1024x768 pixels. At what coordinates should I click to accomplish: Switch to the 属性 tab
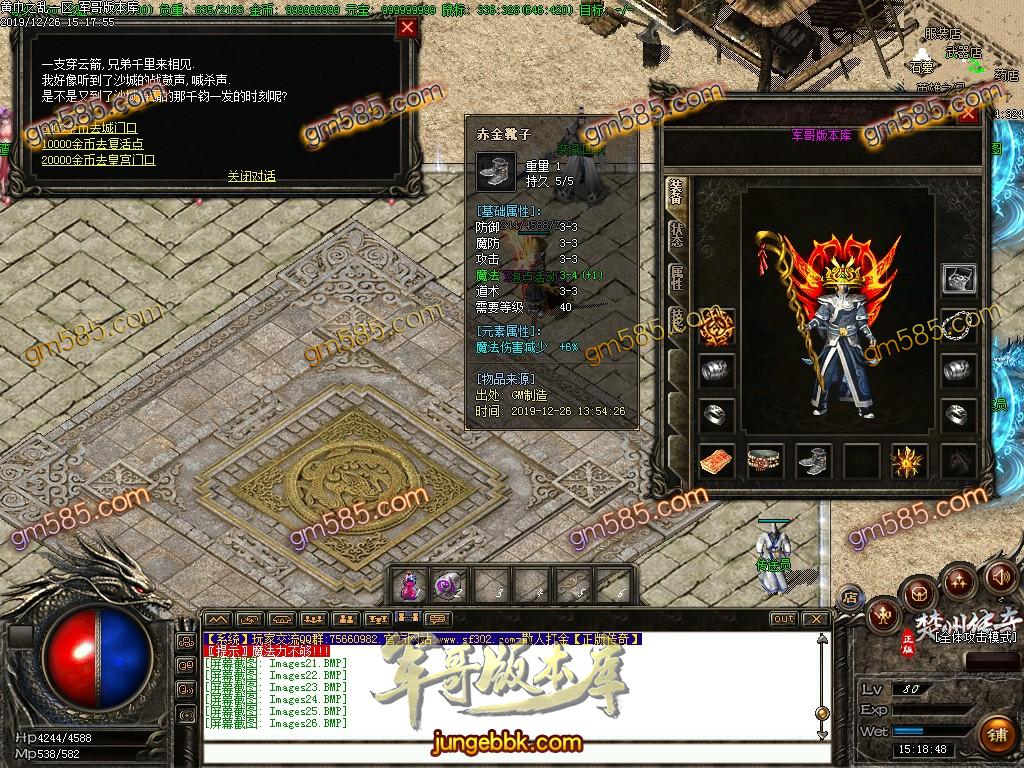pos(677,279)
